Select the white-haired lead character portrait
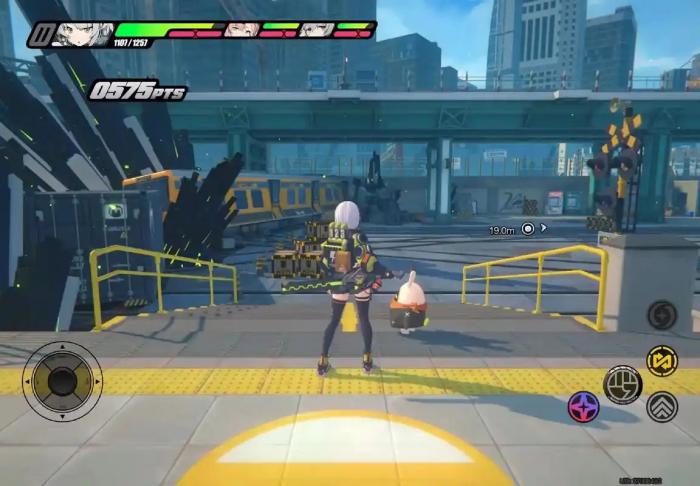Image resolution: width=700 pixels, height=486 pixels. (82, 34)
